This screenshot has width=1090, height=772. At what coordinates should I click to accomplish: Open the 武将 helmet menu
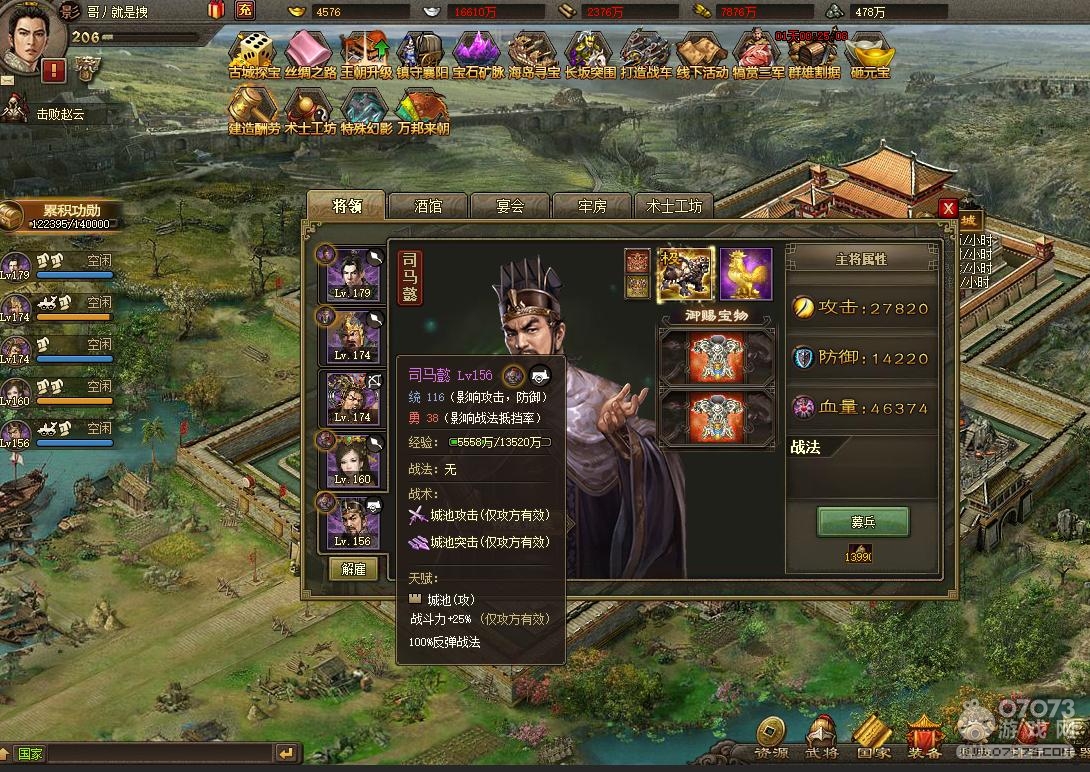pos(822,736)
